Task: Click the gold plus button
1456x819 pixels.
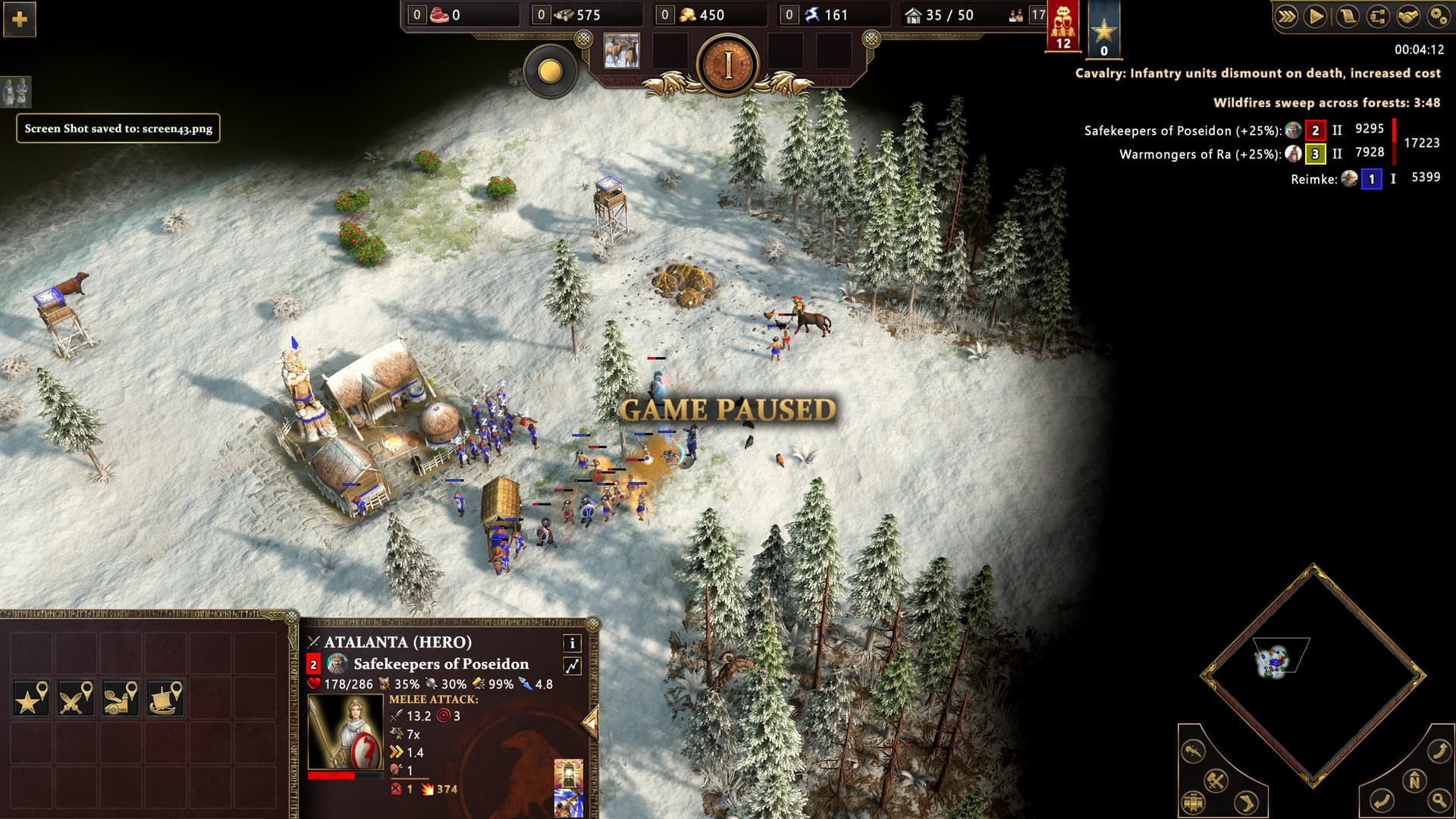Action: coord(20,19)
